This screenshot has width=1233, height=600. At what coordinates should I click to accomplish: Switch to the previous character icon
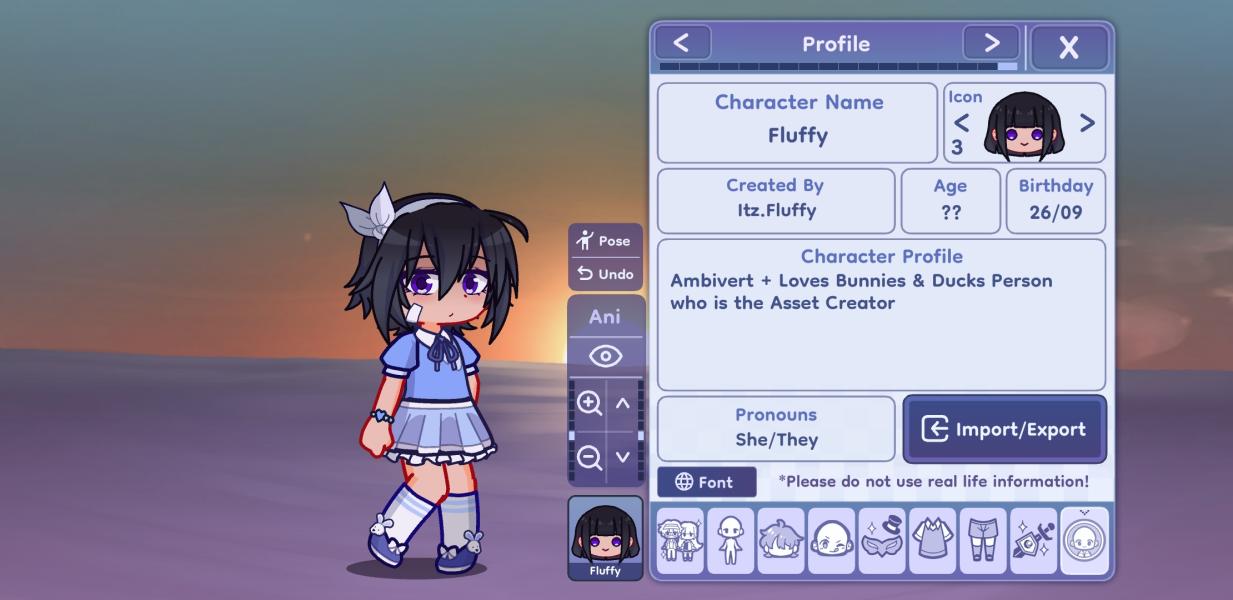pyautogui.click(x=961, y=123)
